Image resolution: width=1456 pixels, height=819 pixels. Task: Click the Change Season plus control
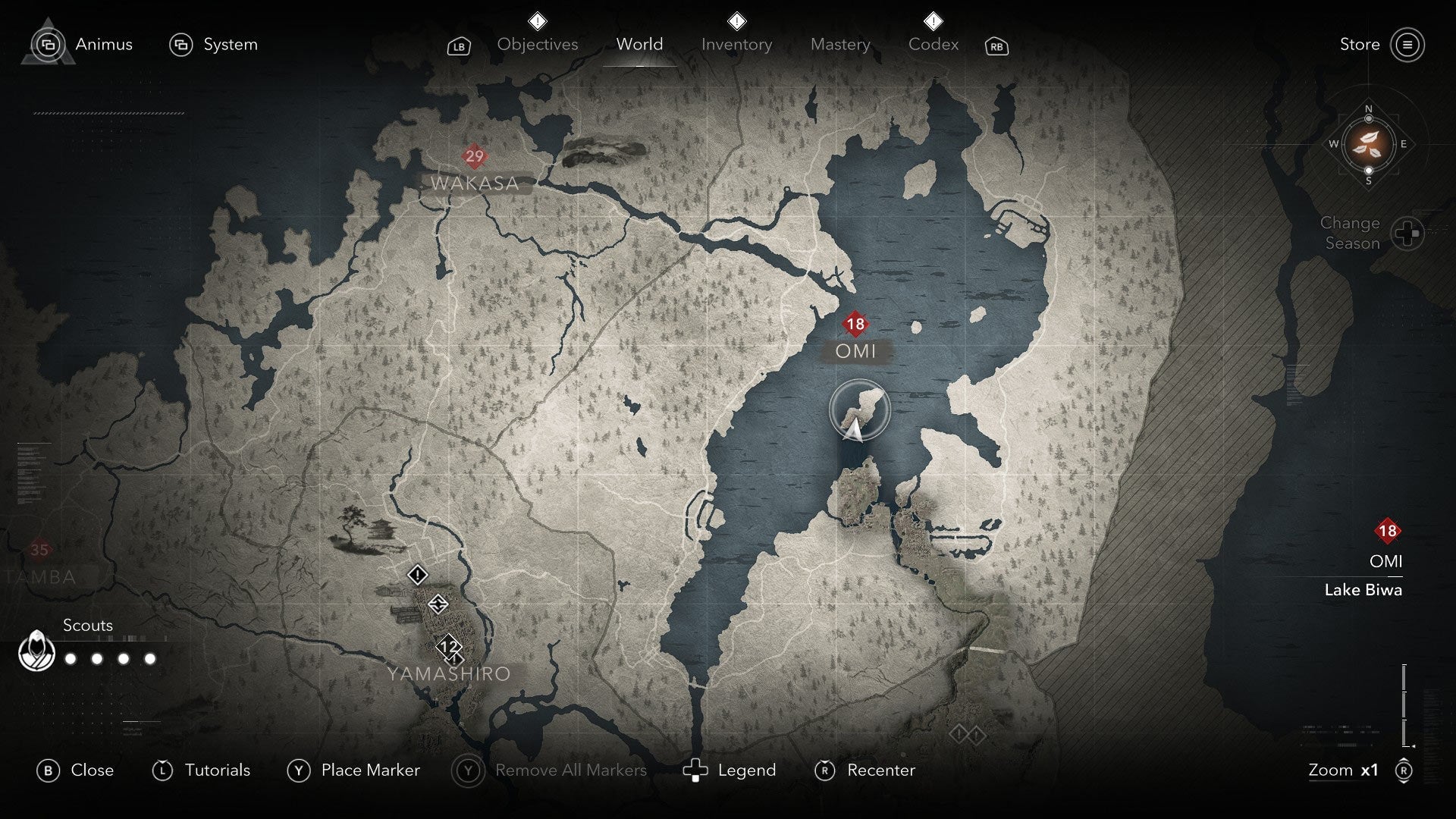(1408, 233)
